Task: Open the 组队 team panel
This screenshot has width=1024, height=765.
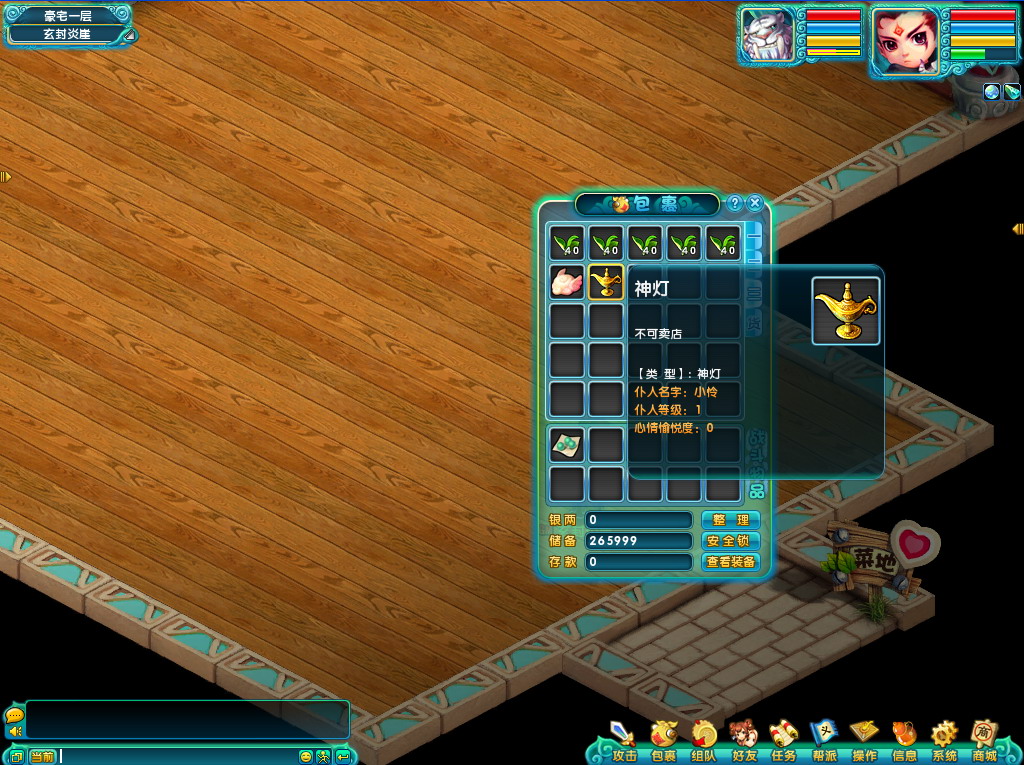Action: point(703,740)
